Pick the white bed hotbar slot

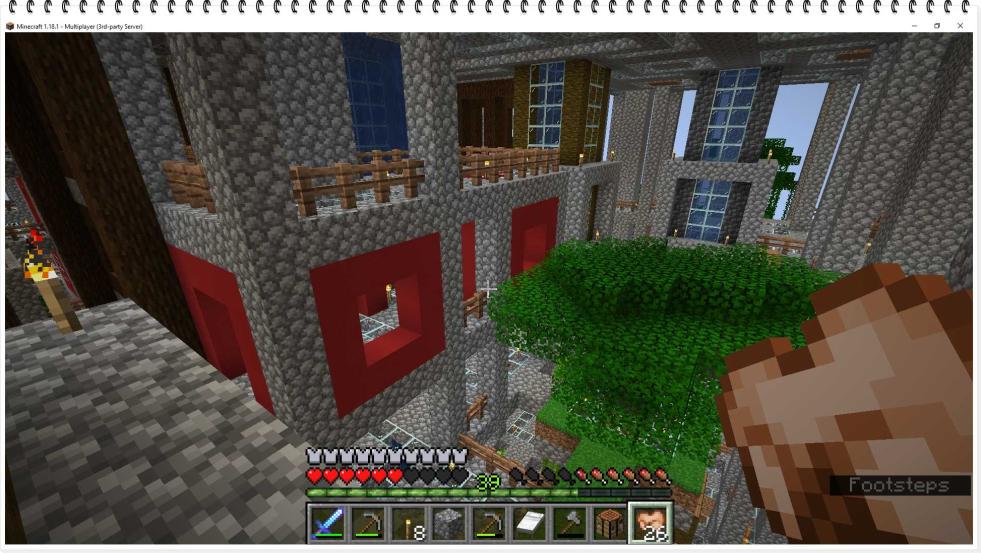528,523
